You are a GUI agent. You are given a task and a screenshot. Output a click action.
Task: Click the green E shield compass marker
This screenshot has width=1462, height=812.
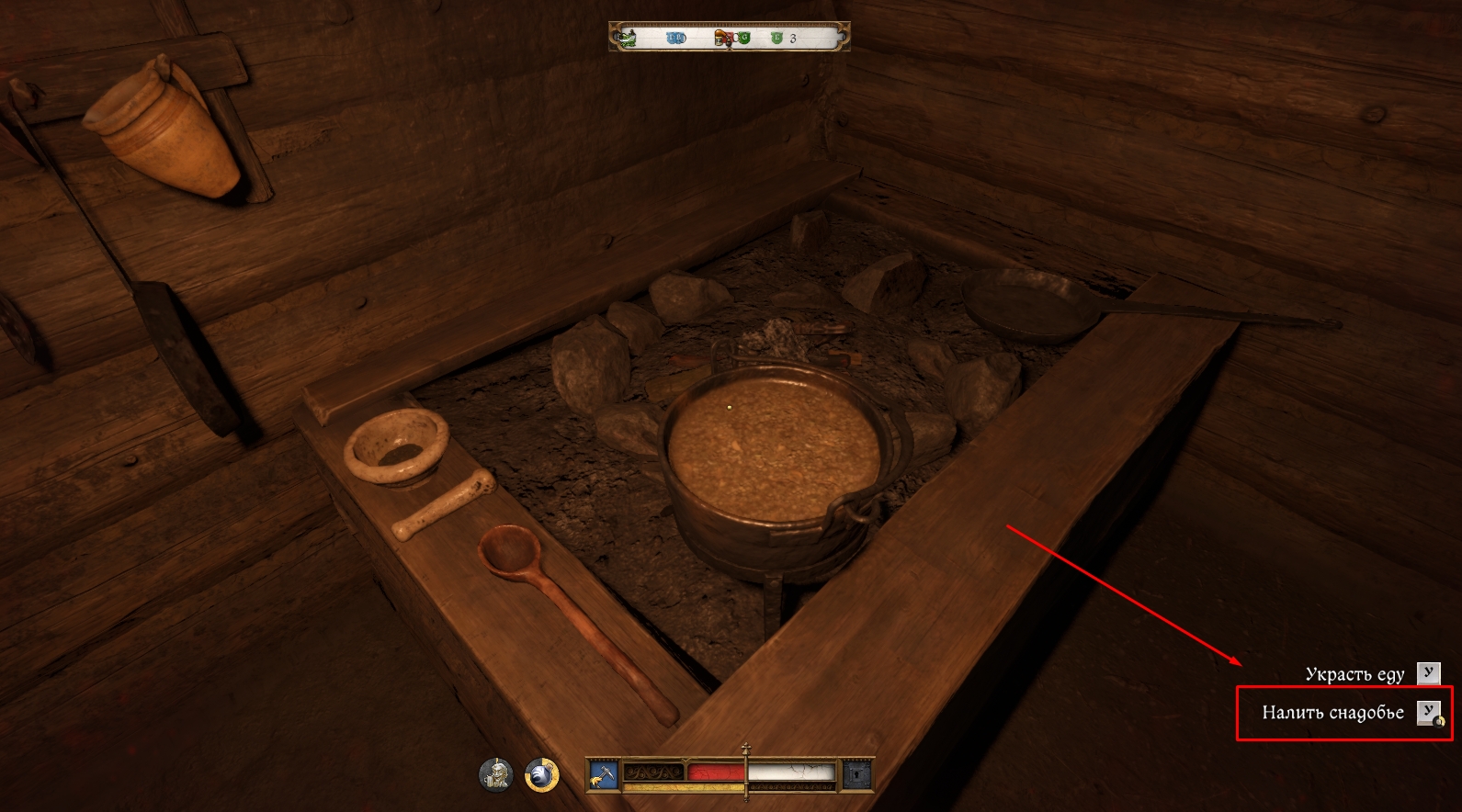(776, 38)
